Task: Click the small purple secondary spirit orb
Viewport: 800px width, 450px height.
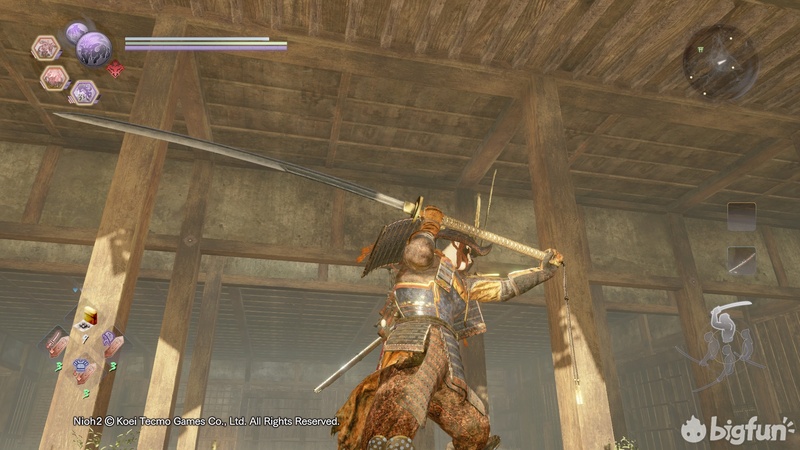Action: 75,33
